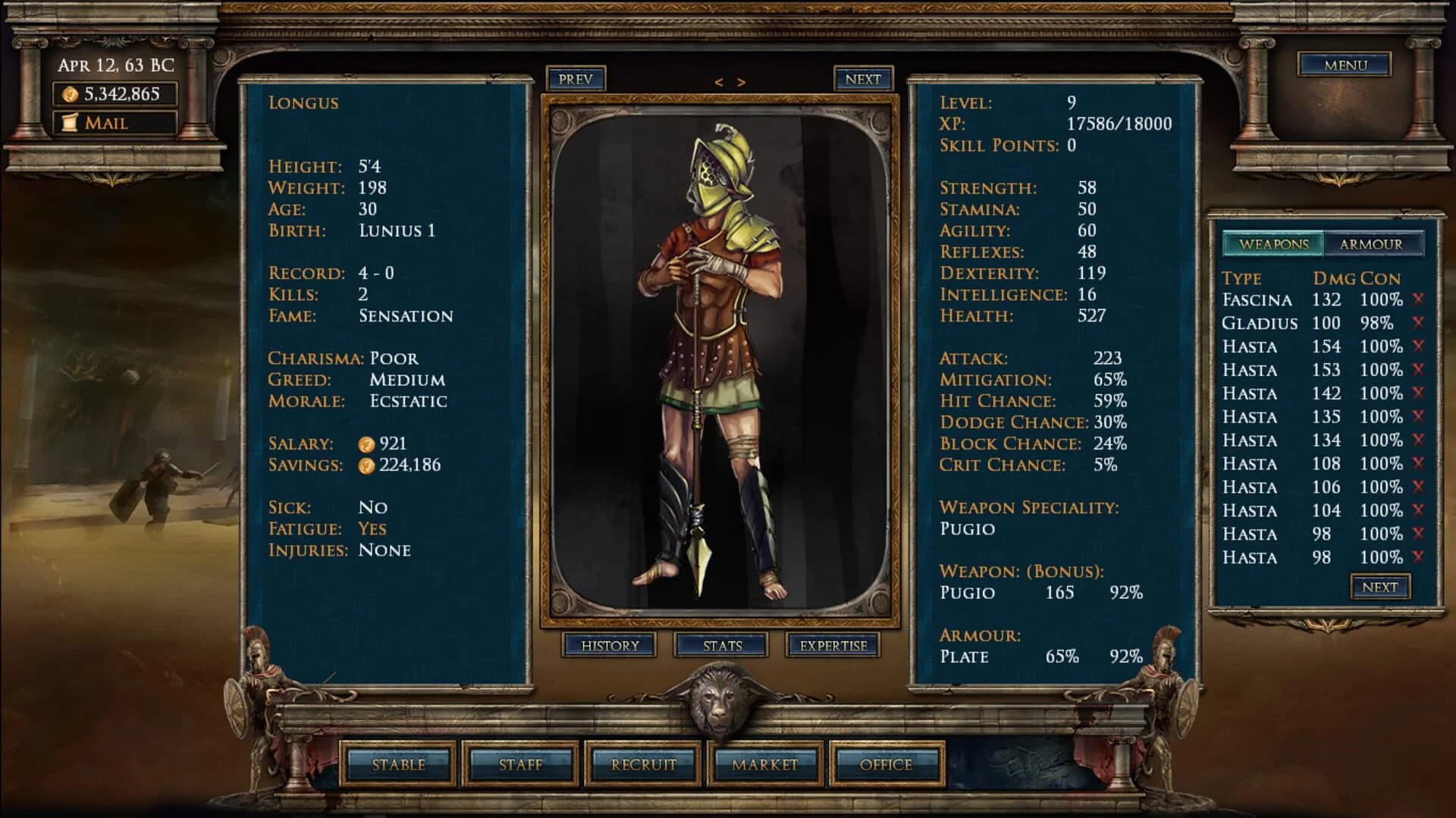This screenshot has width=1456, height=818.
Task: Open the STABLE screen
Action: (400, 765)
